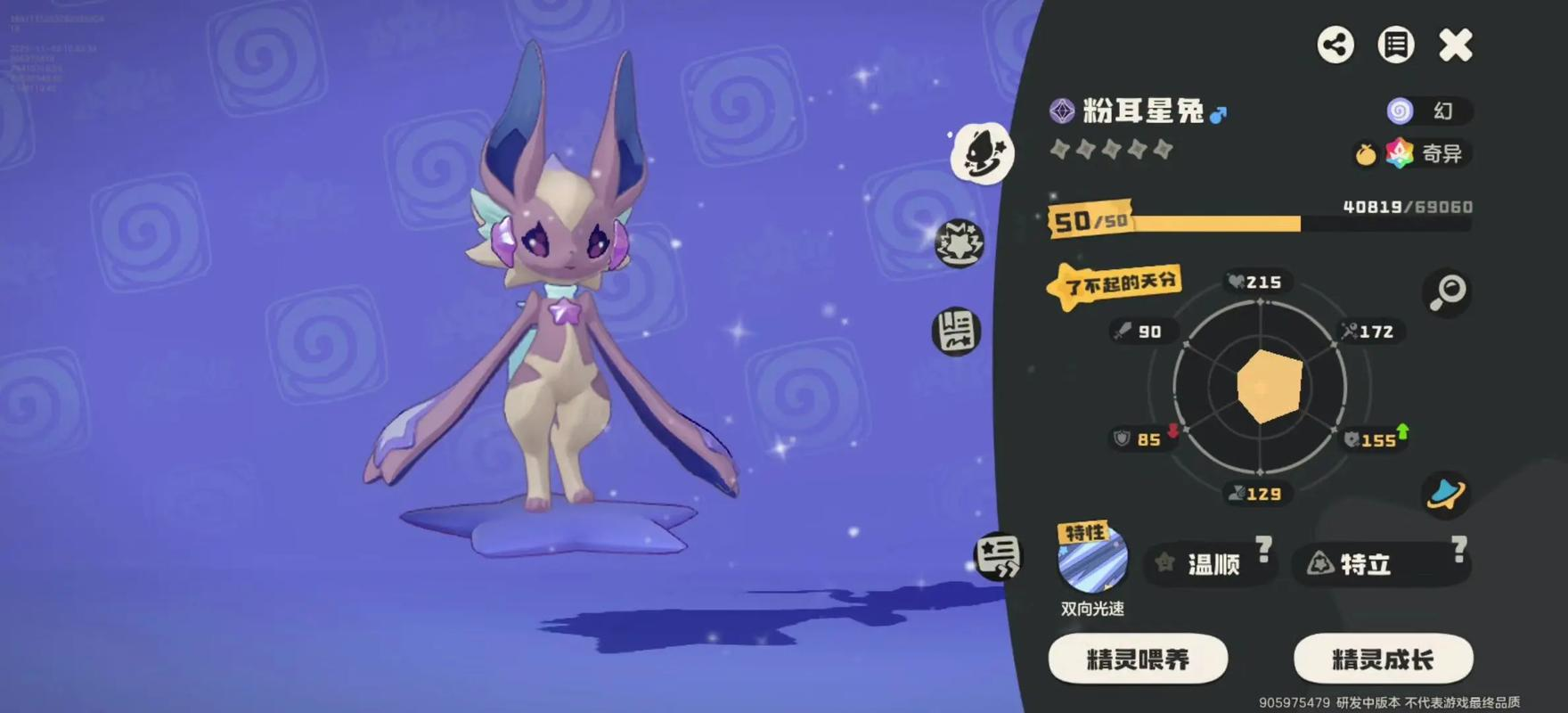Tap the 了不起的天分 talent badge
1568x713 pixels.
[x=1117, y=285]
